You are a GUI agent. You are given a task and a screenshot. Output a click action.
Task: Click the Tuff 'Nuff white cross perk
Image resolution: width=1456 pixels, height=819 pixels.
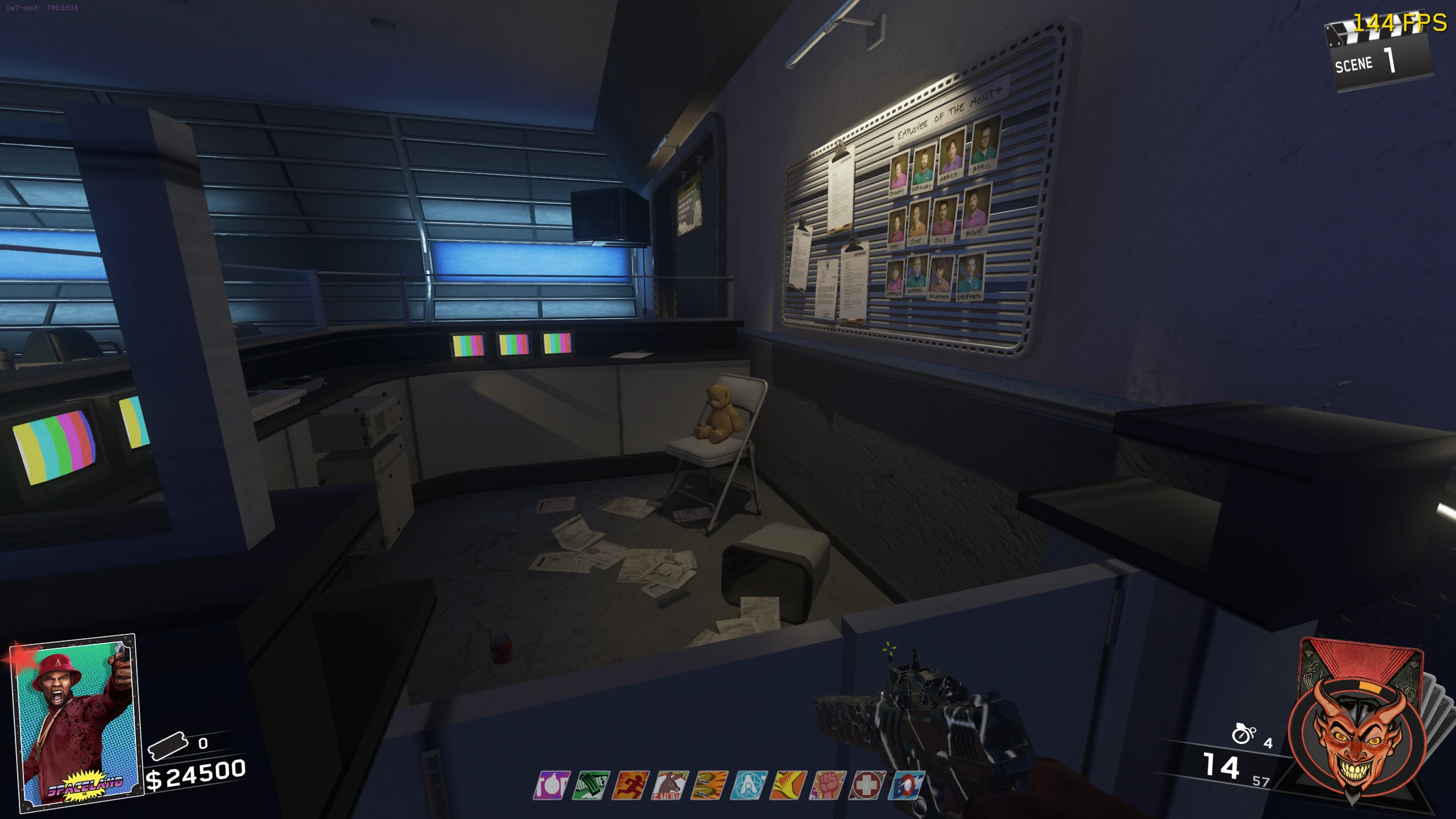(x=867, y=785)
